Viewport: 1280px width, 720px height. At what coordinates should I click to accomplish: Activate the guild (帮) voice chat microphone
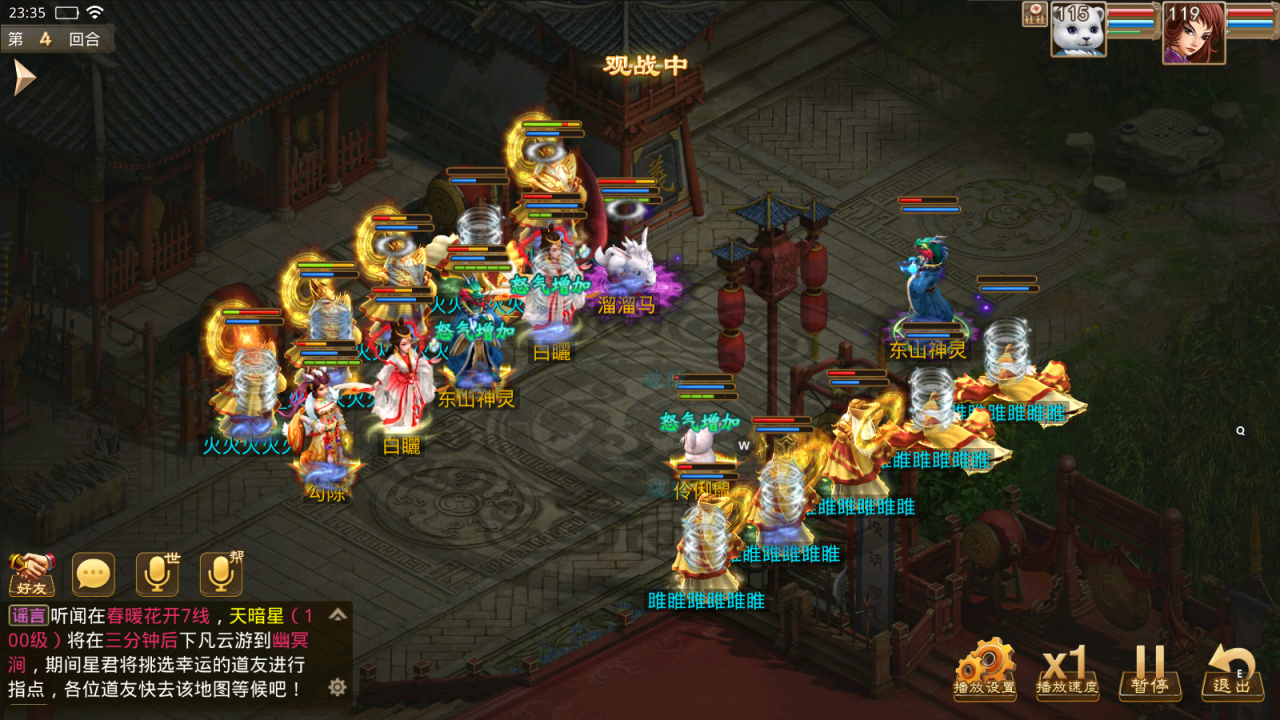click(x=221, y=575)
